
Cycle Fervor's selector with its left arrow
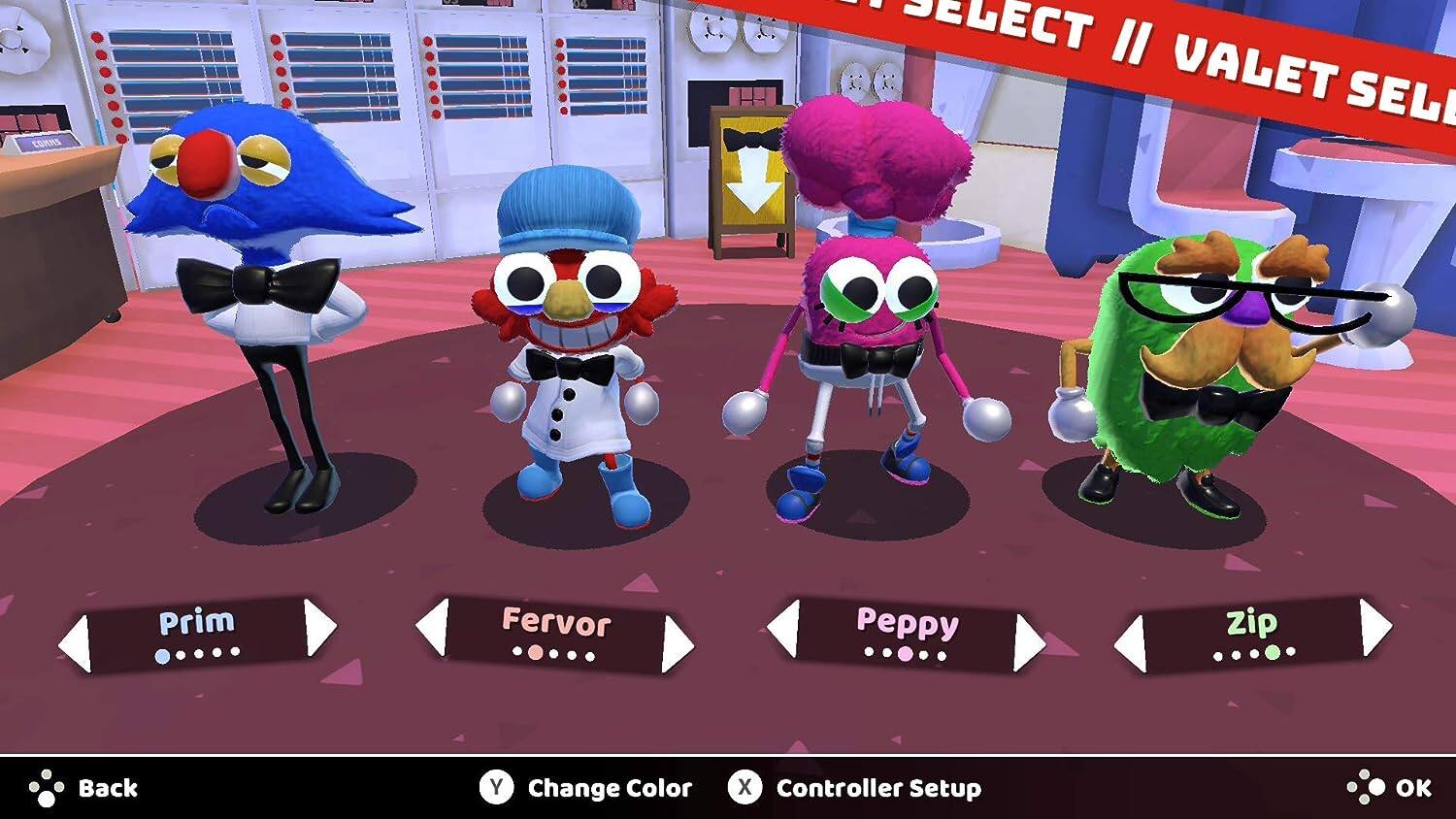click(x=433, y=626)
